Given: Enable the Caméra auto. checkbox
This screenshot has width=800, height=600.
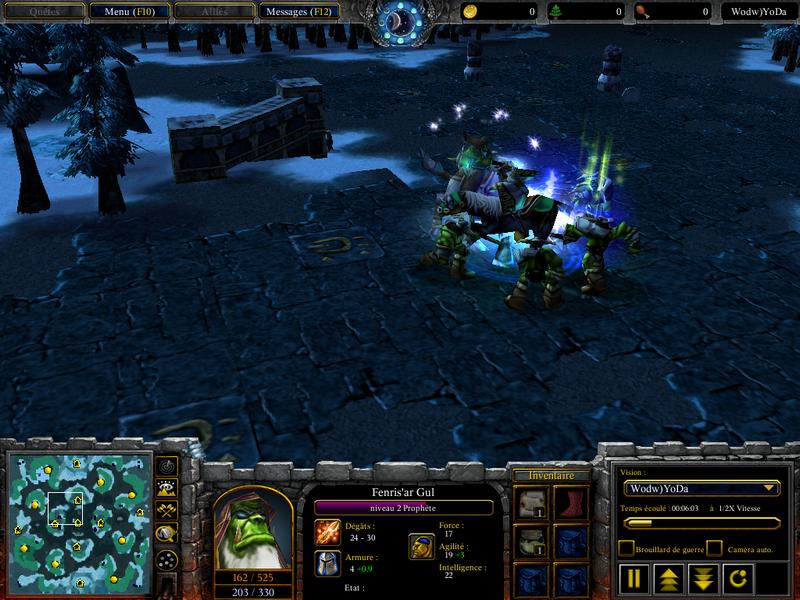Looking at the screenshot, I should tap(714, 548).
